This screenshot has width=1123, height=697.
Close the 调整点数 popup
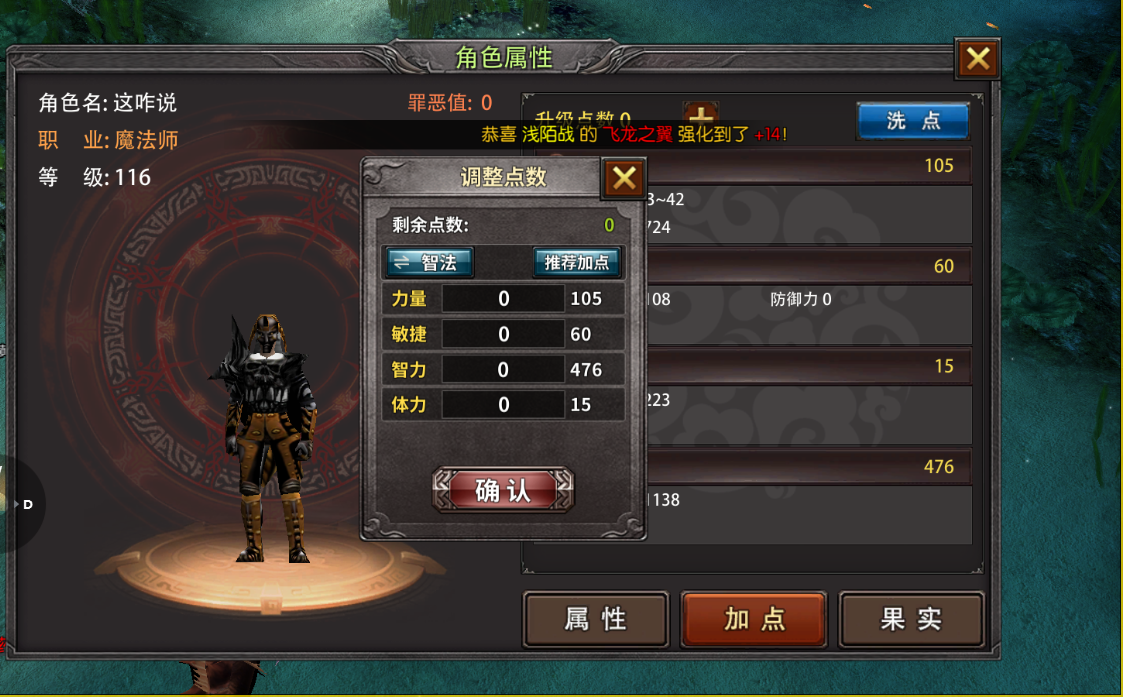[624, 179]
